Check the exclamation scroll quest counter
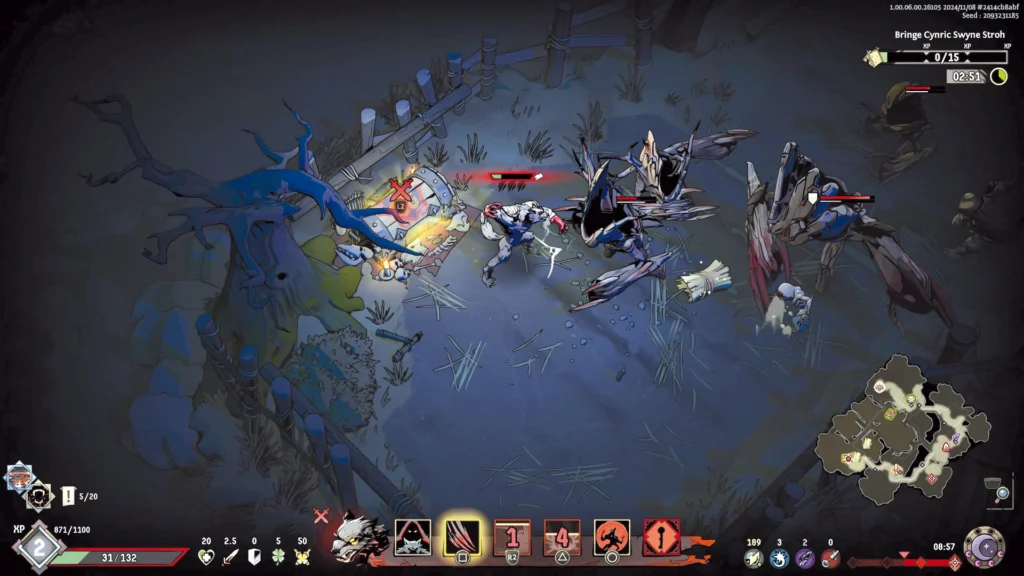Viewport: 1024px width, 576px height. [x=69, y=495]
